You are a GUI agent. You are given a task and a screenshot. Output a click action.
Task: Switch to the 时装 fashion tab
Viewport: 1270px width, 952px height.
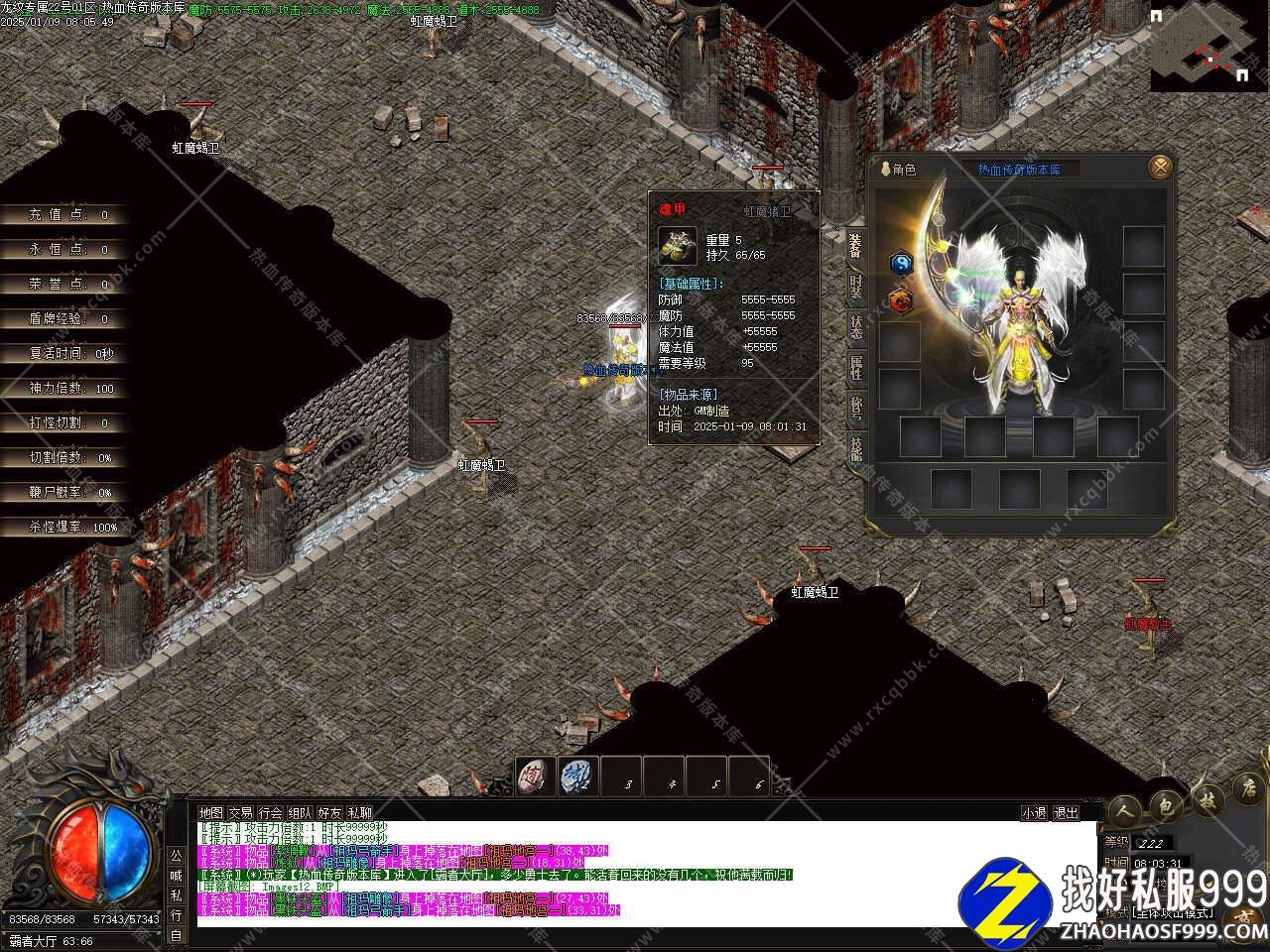[x=855, y=287]
